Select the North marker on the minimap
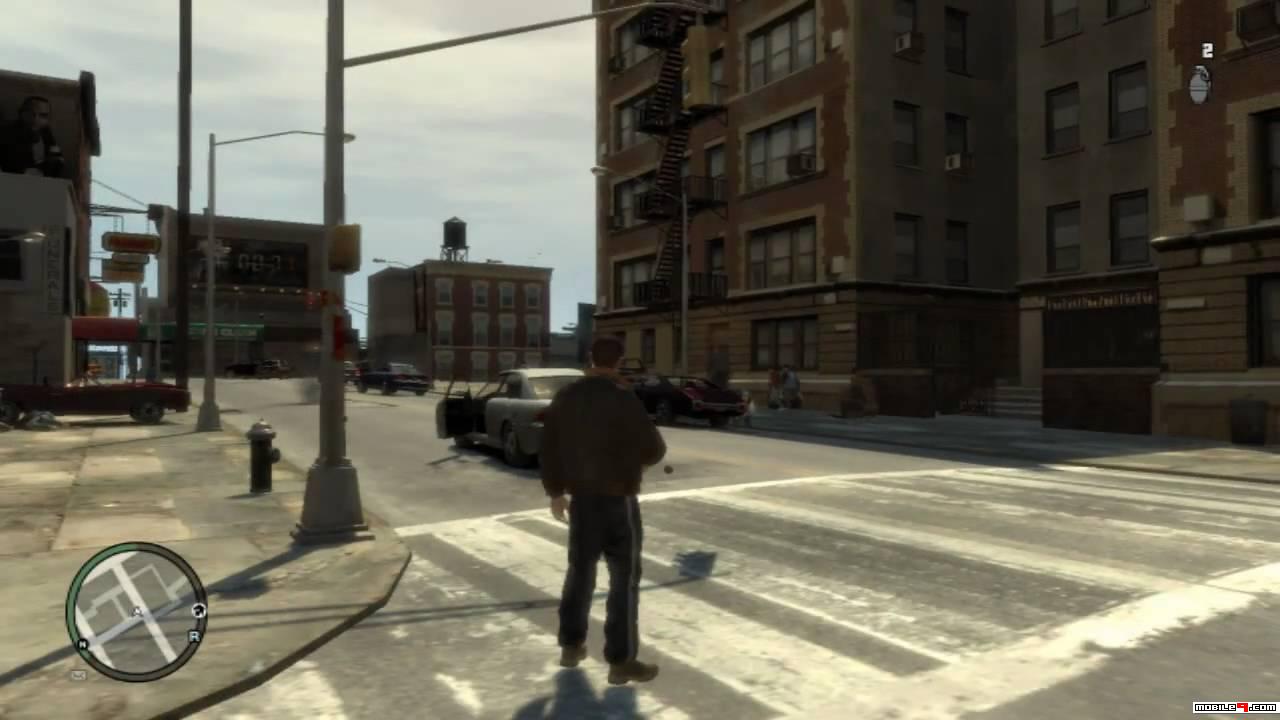The width and height of the screenshot is (1280, 720). (x=82, y=643)
